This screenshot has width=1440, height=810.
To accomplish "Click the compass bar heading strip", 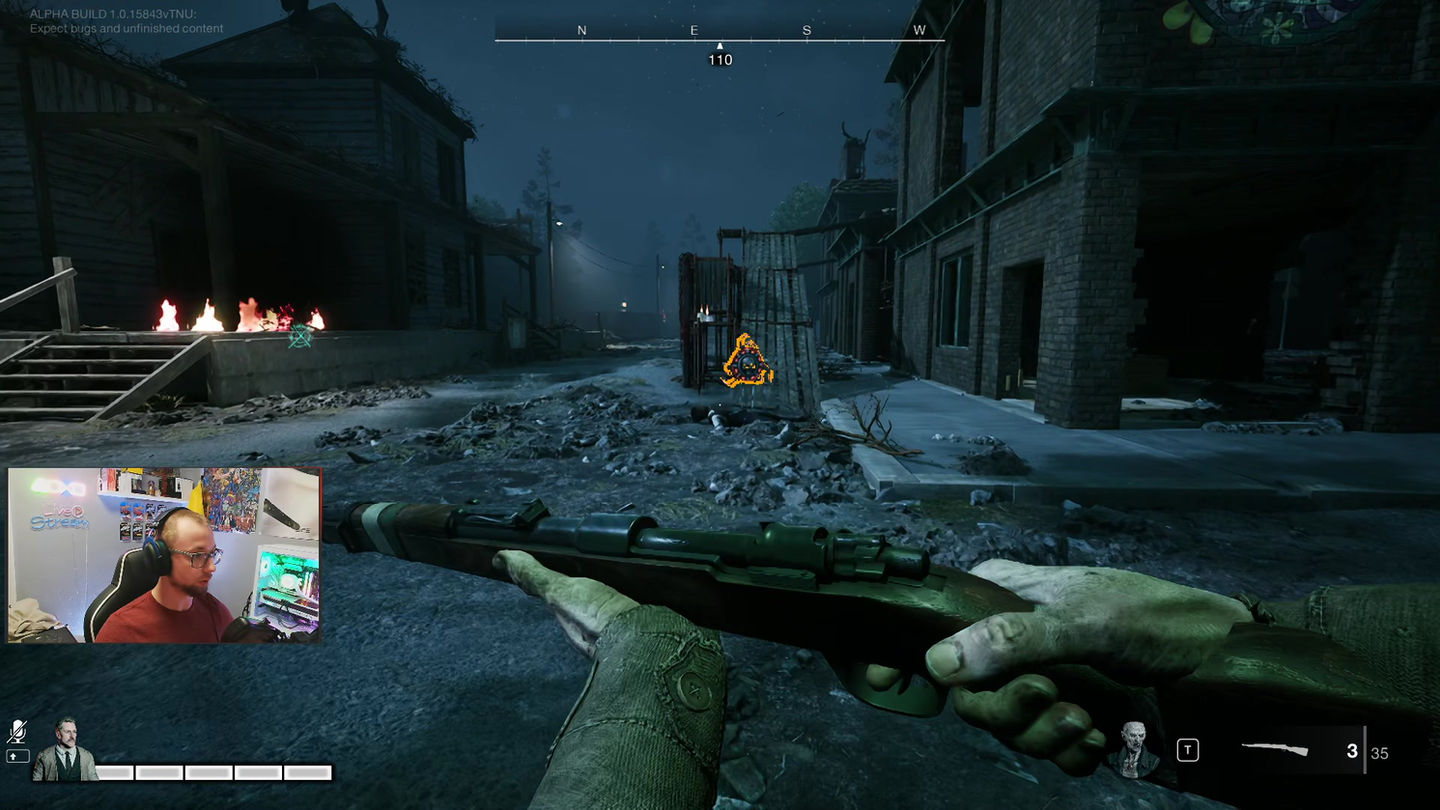I will click(720, 38).
